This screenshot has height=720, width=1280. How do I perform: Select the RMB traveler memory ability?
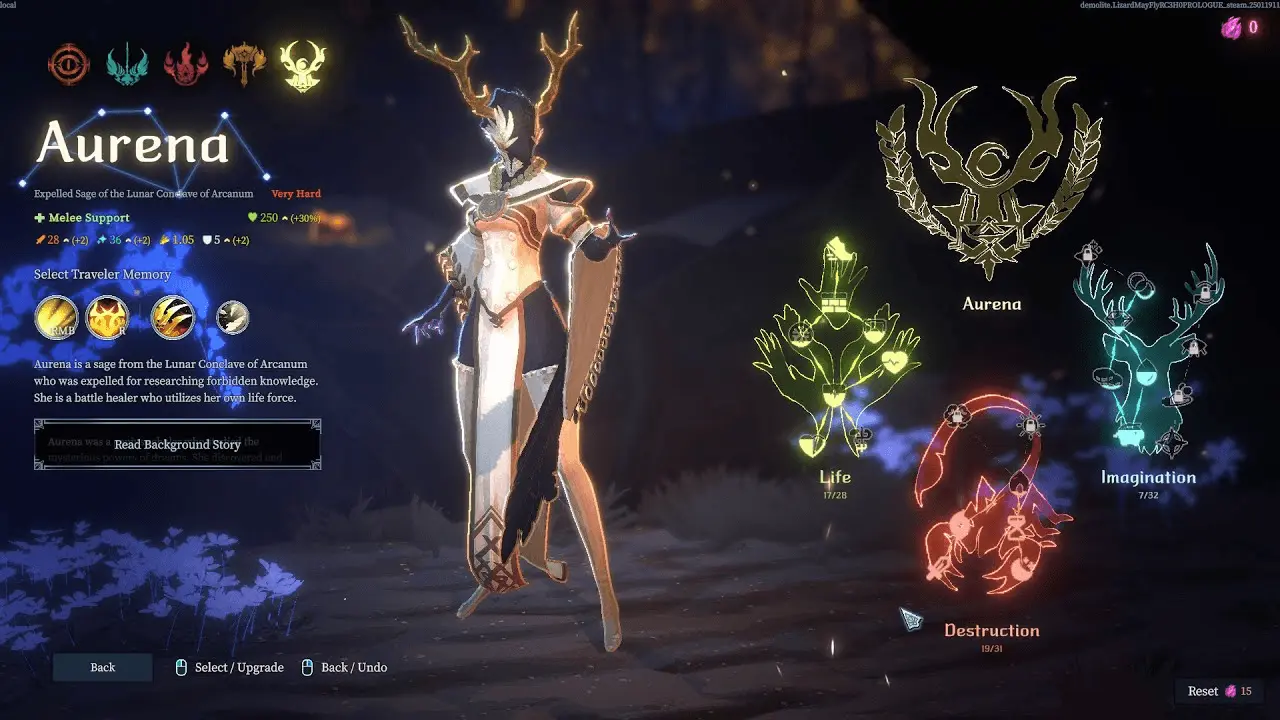(56, 318)
